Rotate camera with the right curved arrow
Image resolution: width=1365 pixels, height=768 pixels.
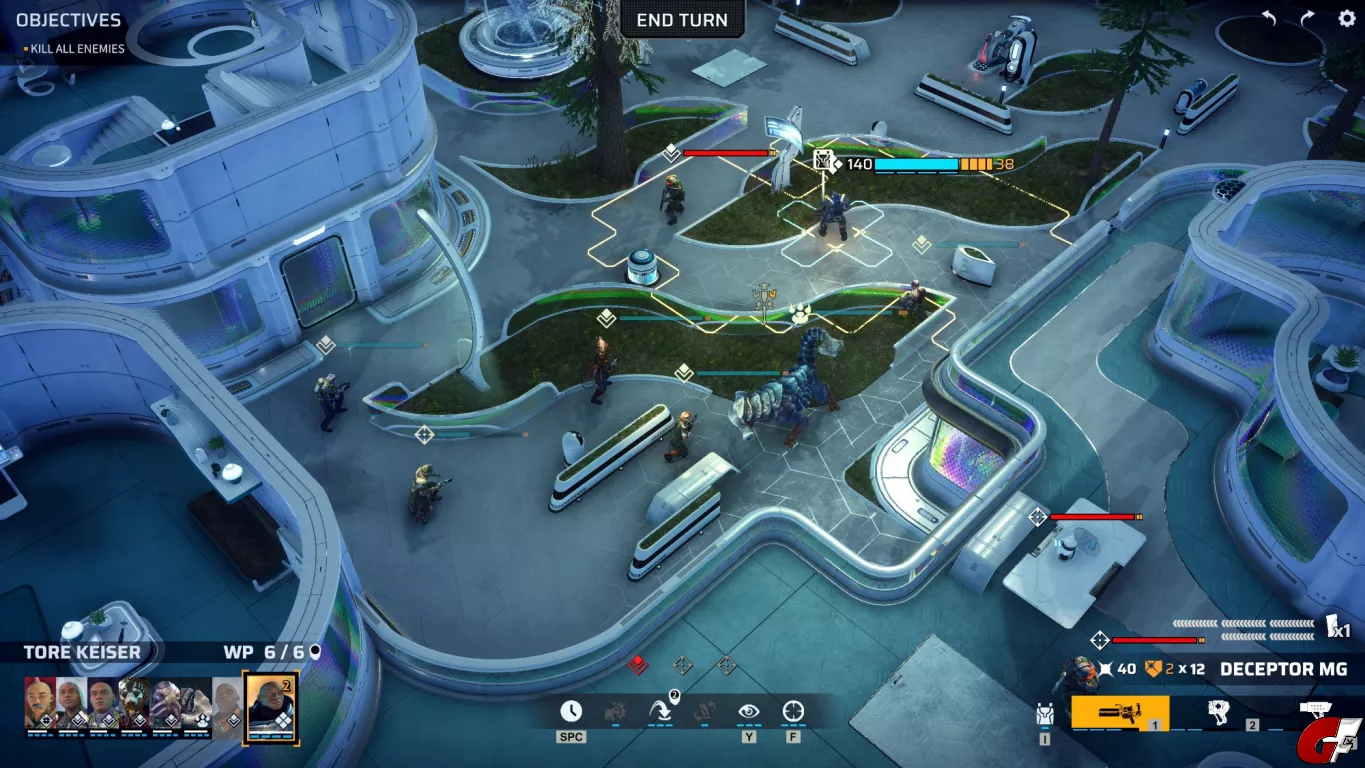tap(1307, 19)
